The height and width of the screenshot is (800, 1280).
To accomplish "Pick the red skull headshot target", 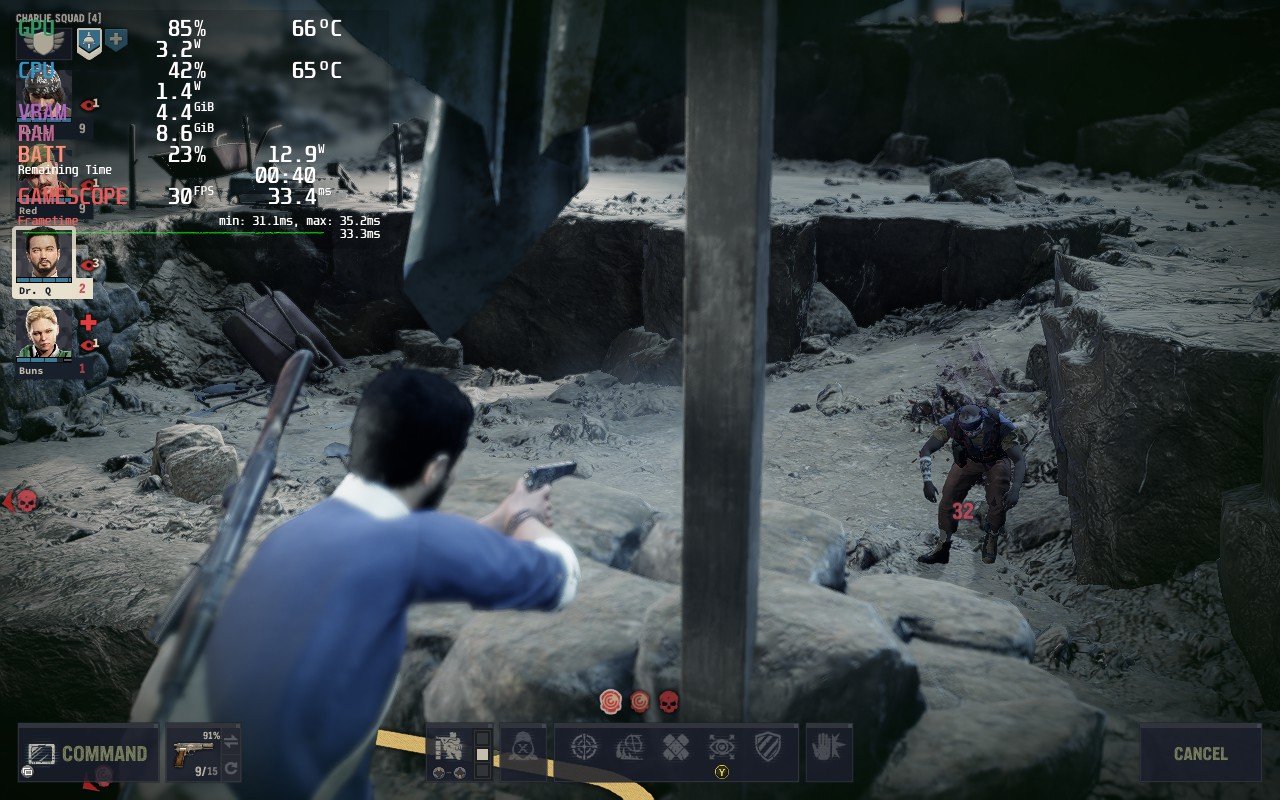I will point(668,701).
